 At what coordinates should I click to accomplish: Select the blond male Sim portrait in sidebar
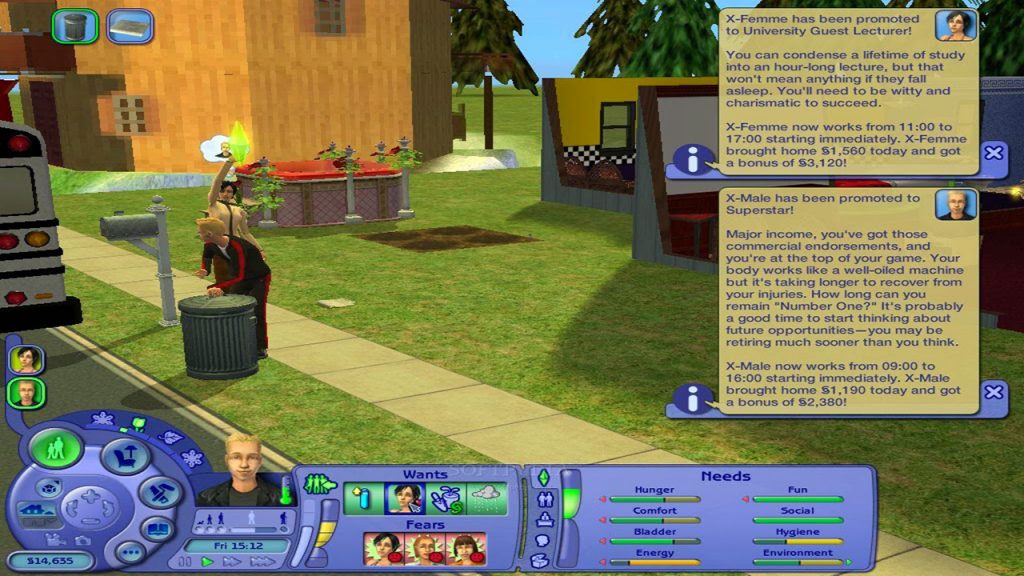click(x=26, y=393)
